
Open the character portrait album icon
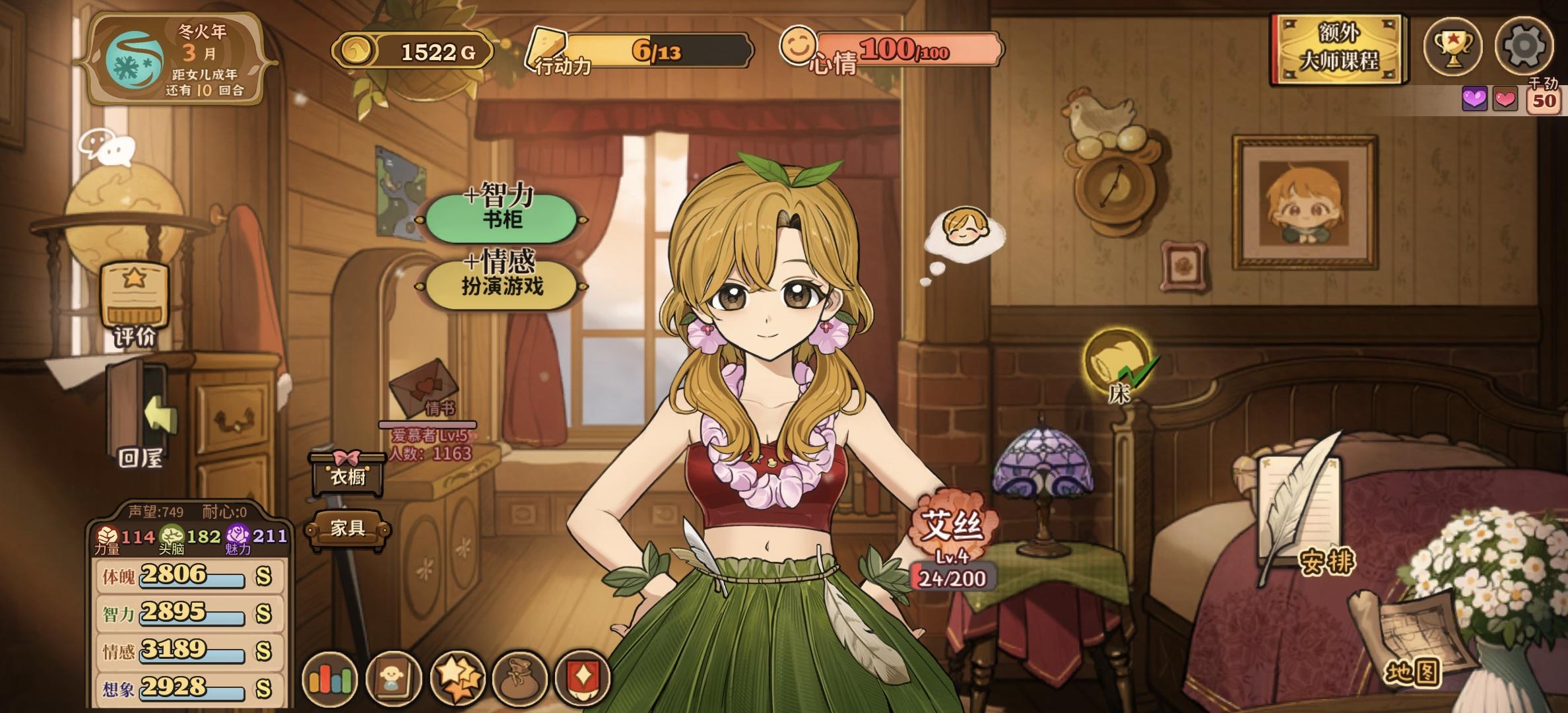point(393,679)
